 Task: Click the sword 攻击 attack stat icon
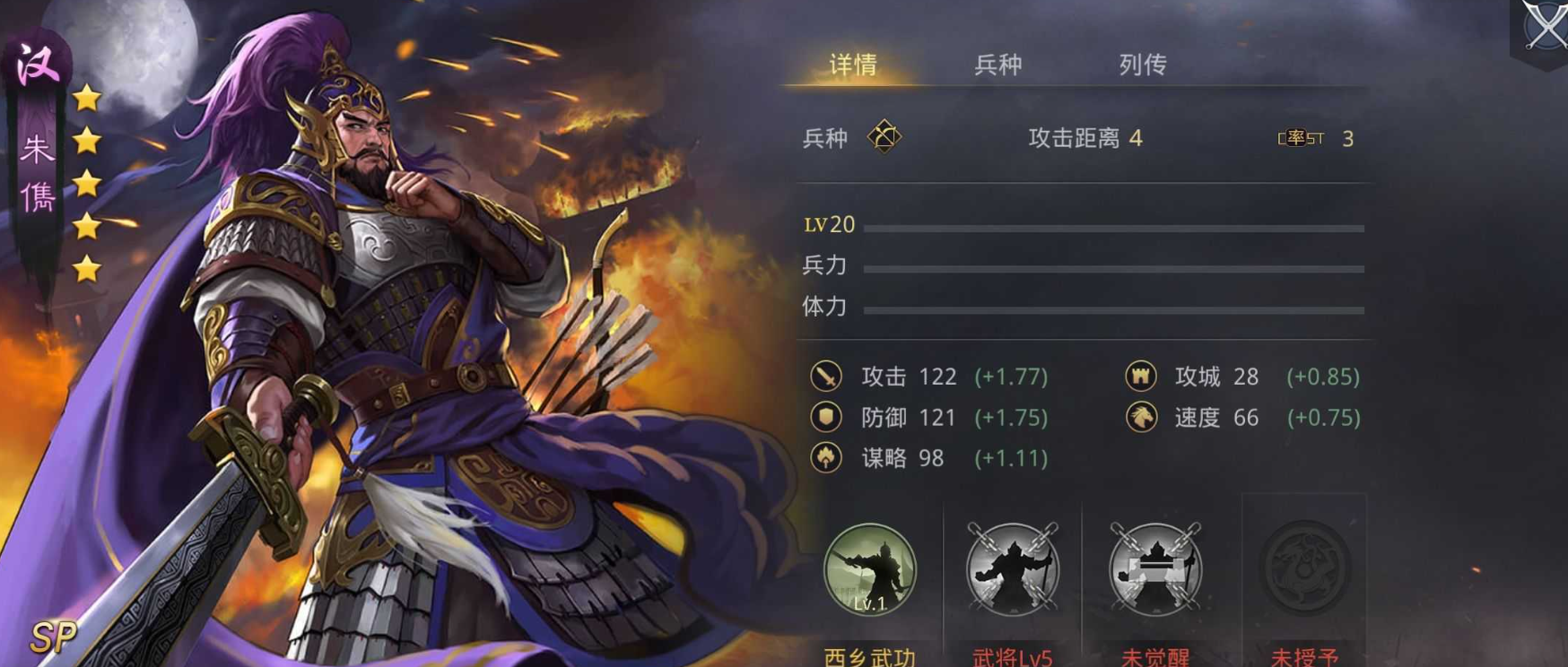pyautogui.click(x=826, y=377)
